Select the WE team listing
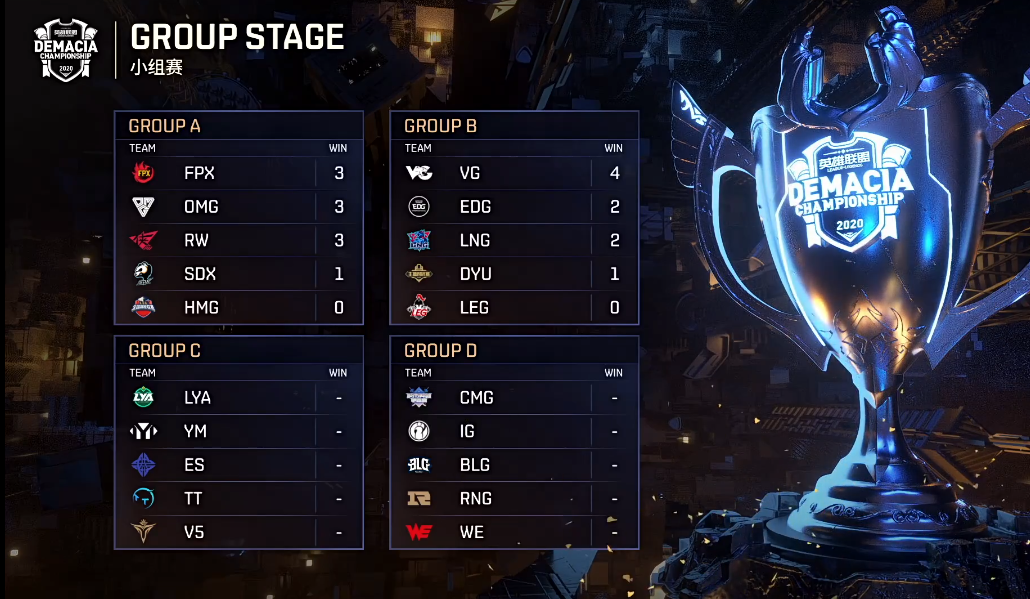The height and width of the screenshot is (599, 1030). (514, 532)
